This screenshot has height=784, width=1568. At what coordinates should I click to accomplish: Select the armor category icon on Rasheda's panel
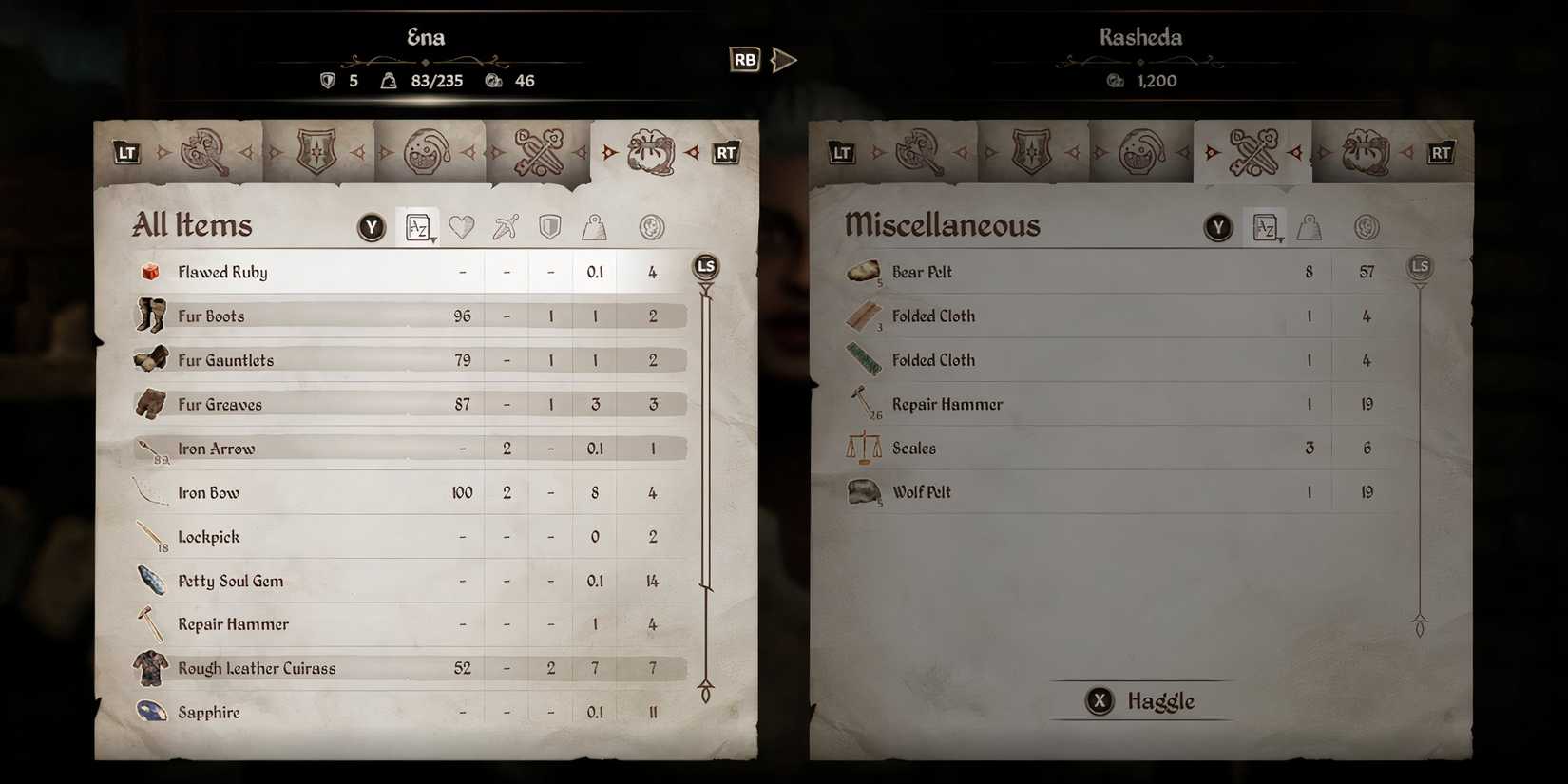[x=1032, y=150]
